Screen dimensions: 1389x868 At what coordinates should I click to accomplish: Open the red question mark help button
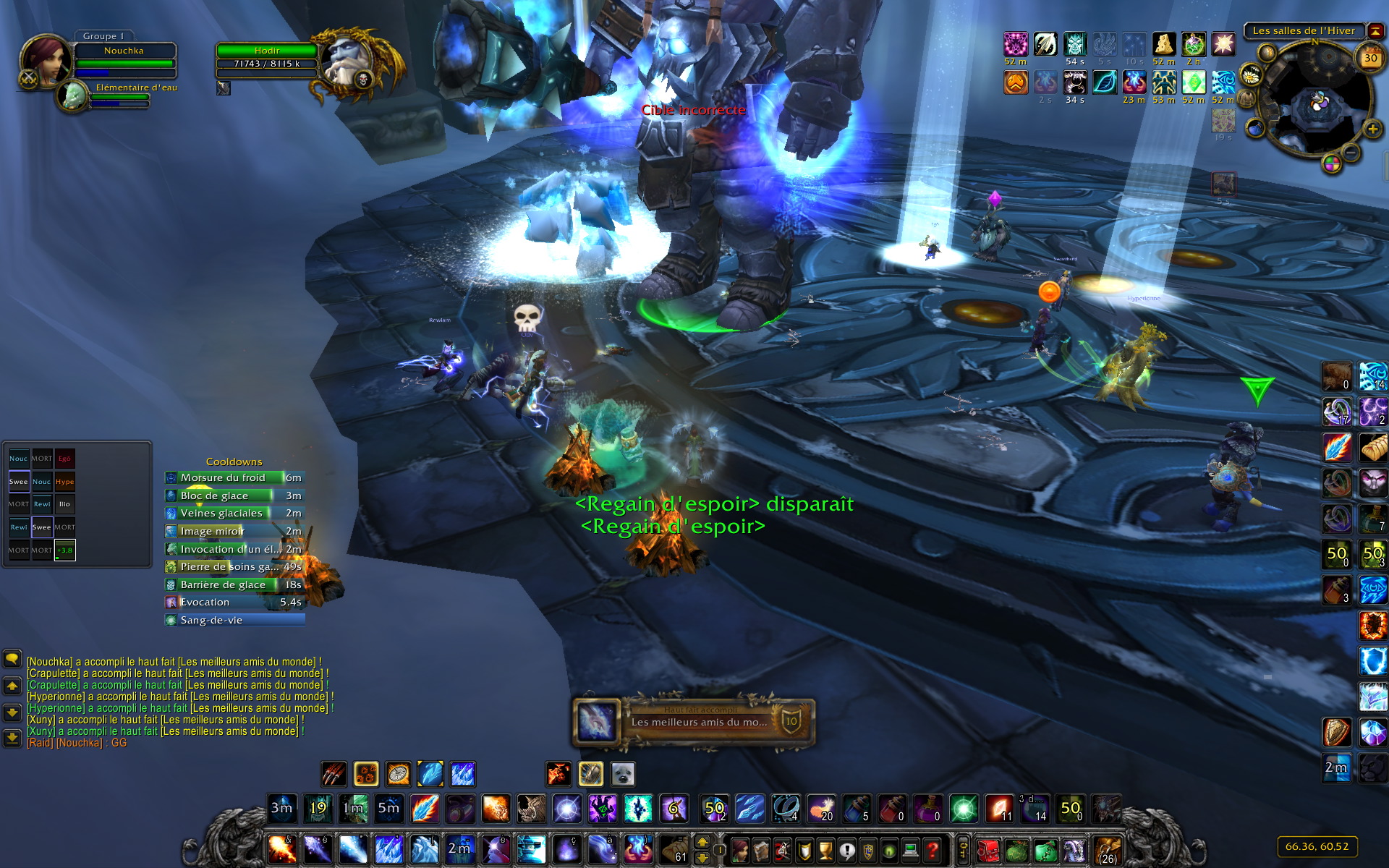coord(933,850)
